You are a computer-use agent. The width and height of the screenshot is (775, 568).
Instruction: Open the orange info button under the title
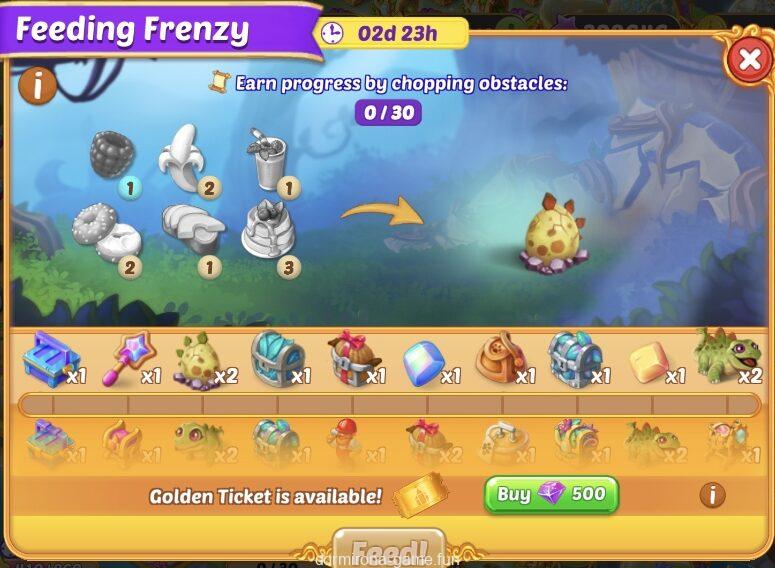[x=37, y=87]
